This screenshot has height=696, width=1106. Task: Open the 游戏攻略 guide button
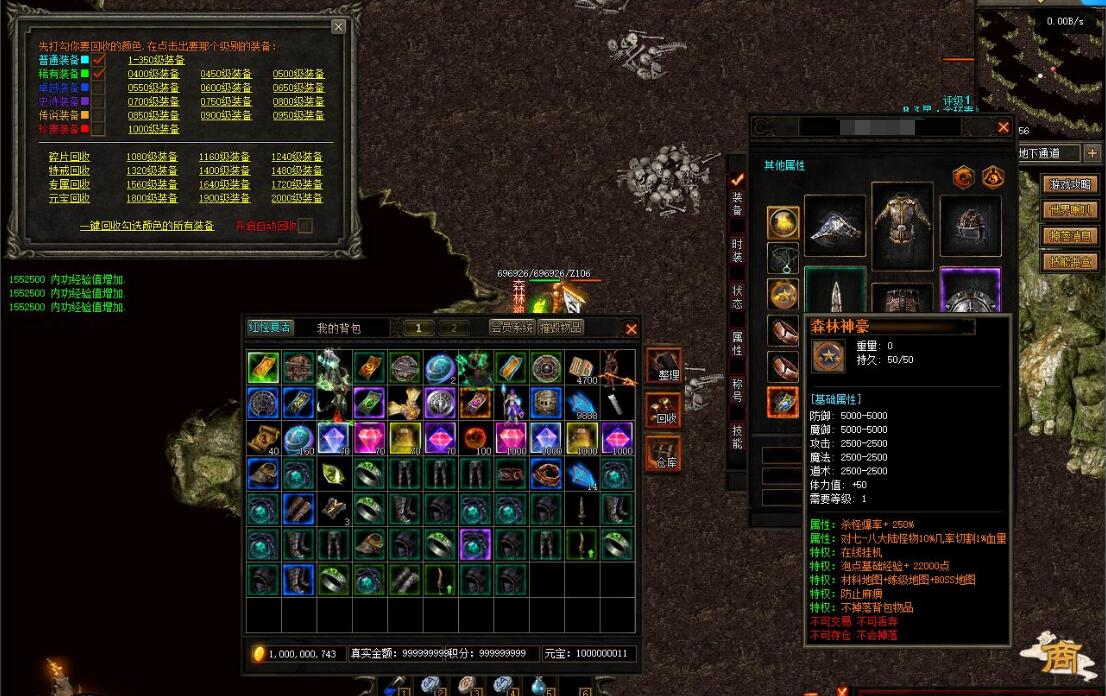[x=1070, y=185]
